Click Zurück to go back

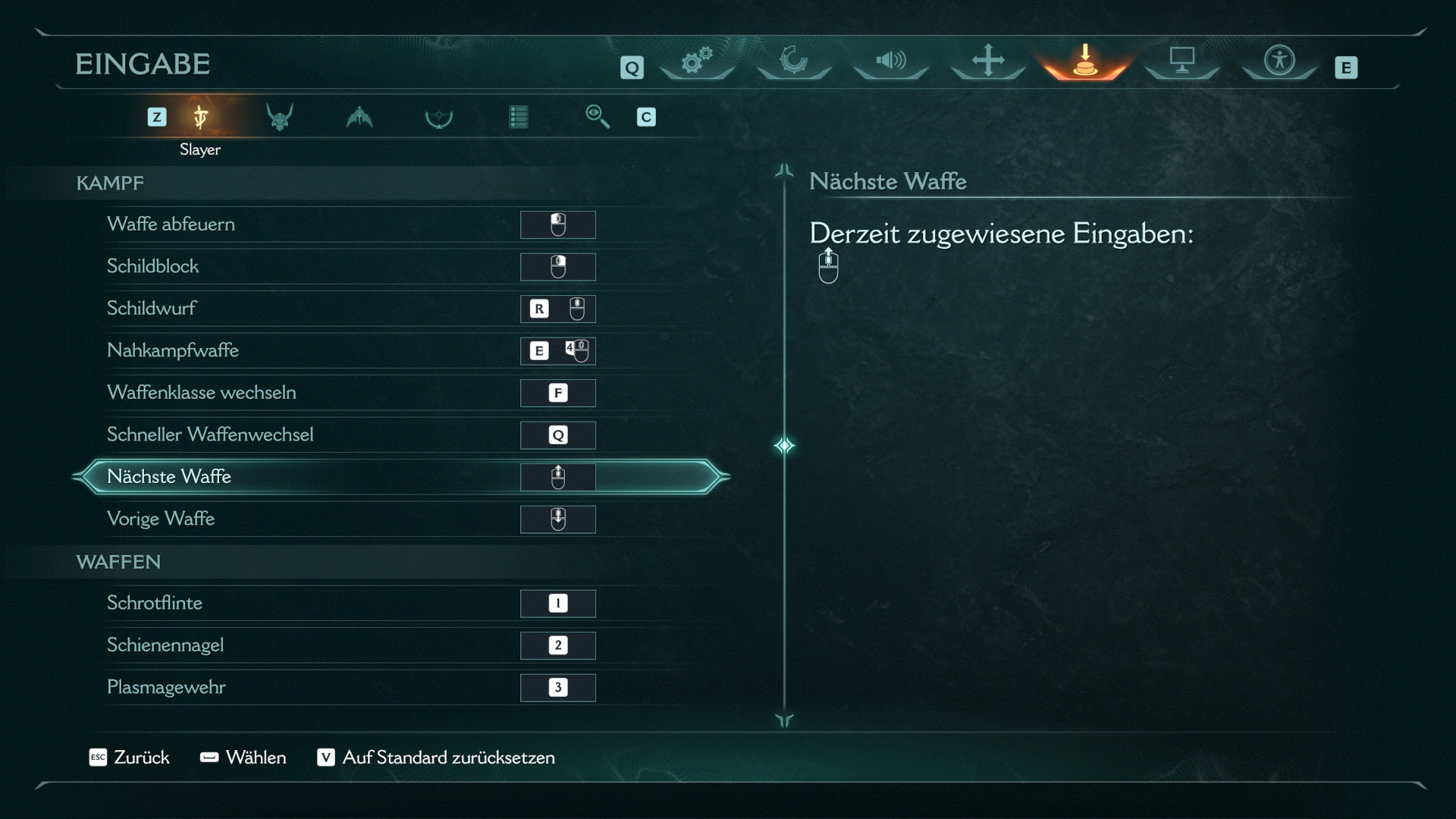[130, 758]
